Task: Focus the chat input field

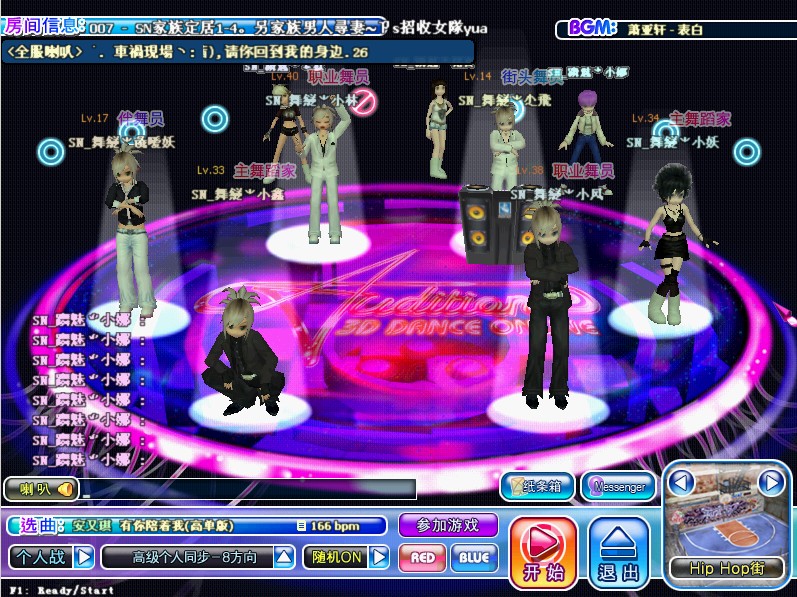Action: pyautogui.click(x=248, y=489)
